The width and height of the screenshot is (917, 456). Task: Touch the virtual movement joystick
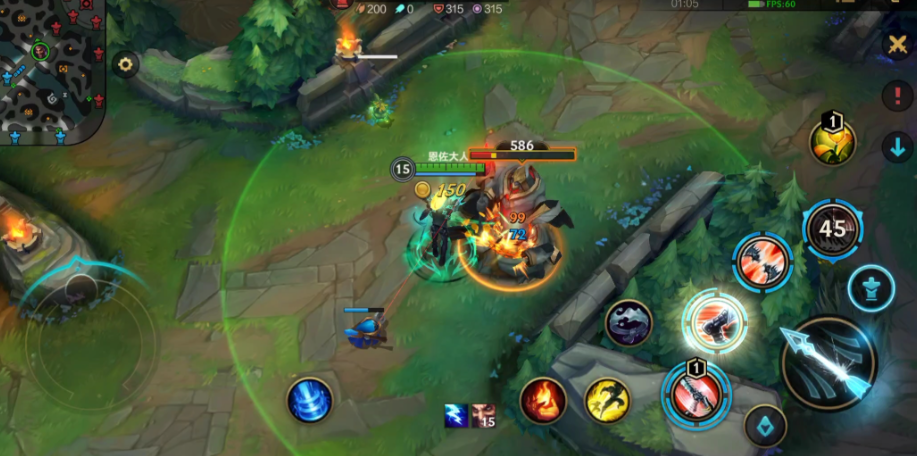[82, 339]
